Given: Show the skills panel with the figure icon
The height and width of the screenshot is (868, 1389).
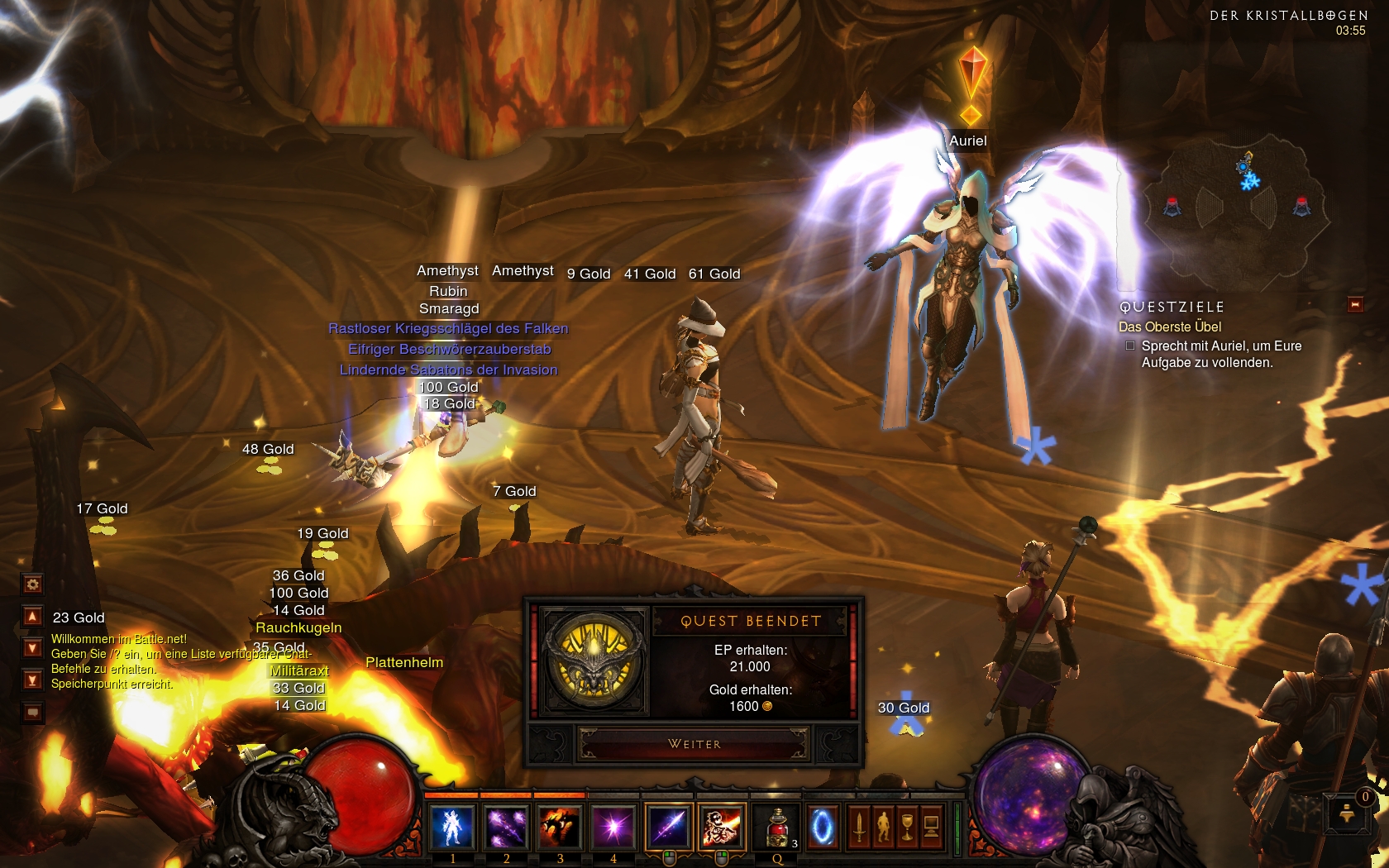Looking at the screenshot, I should pos(884,827).
